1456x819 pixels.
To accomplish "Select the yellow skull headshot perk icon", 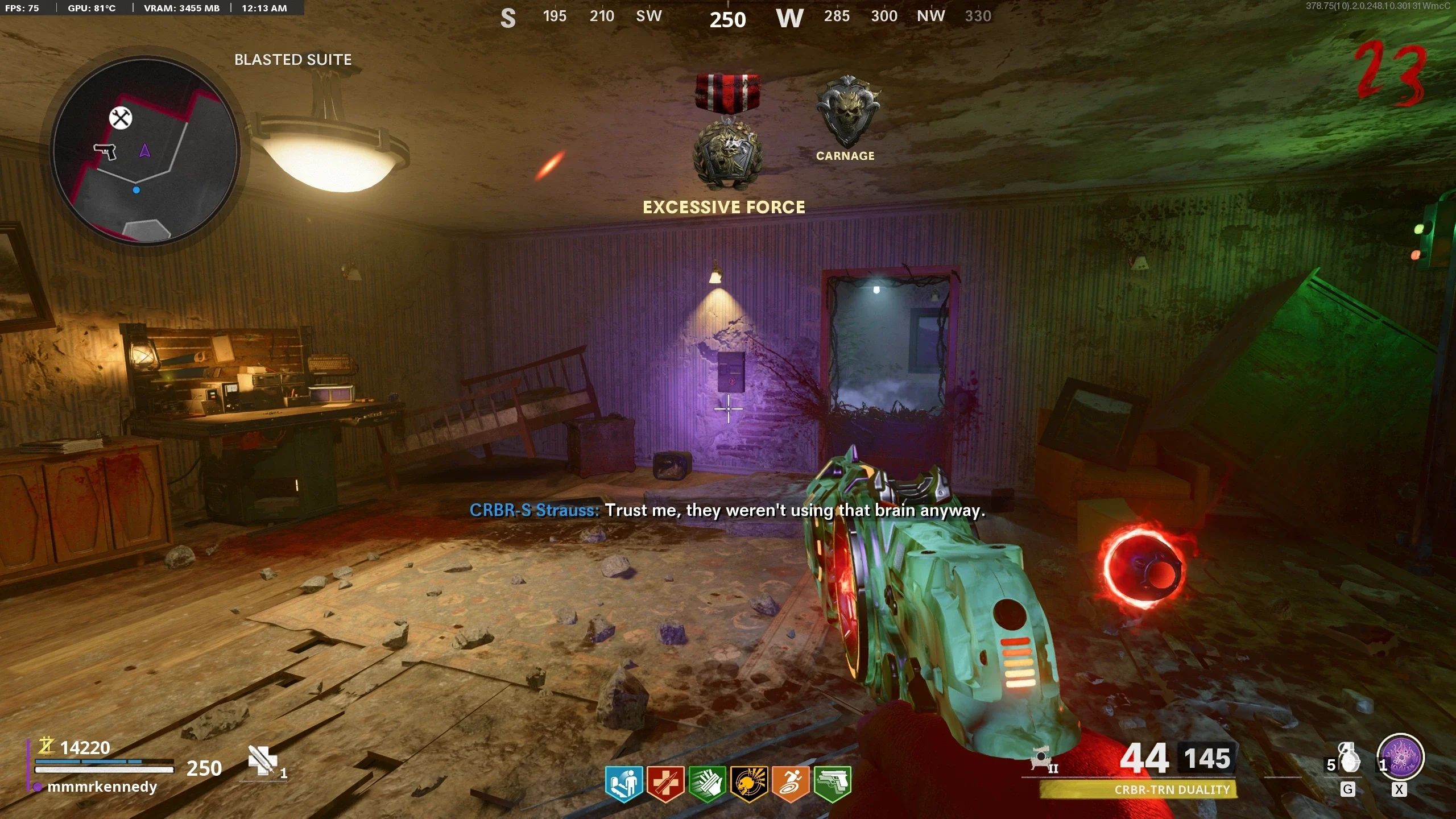I will (x=748, y=783).
